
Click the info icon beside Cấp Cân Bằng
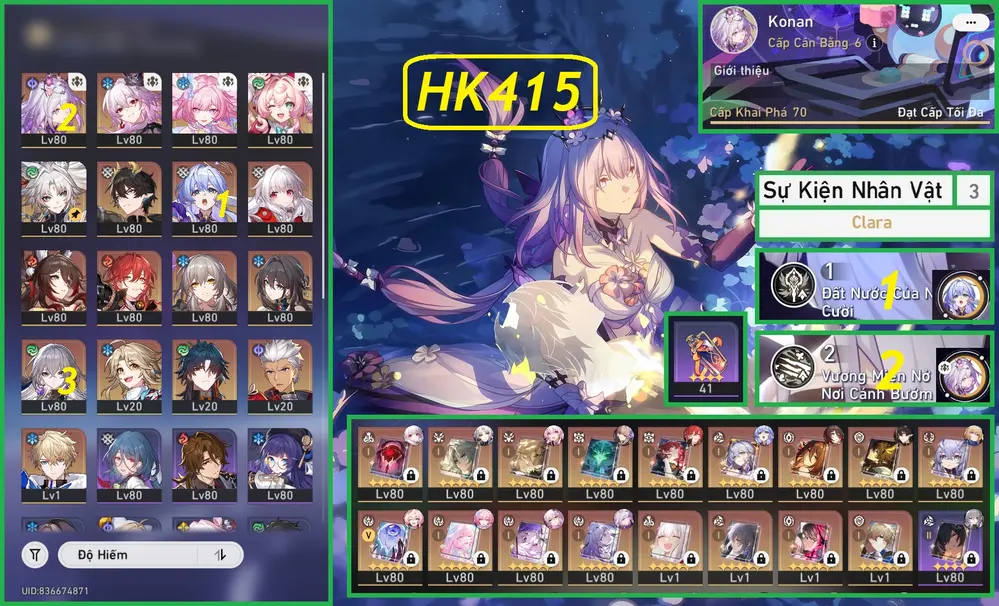(x=874, y=43)
